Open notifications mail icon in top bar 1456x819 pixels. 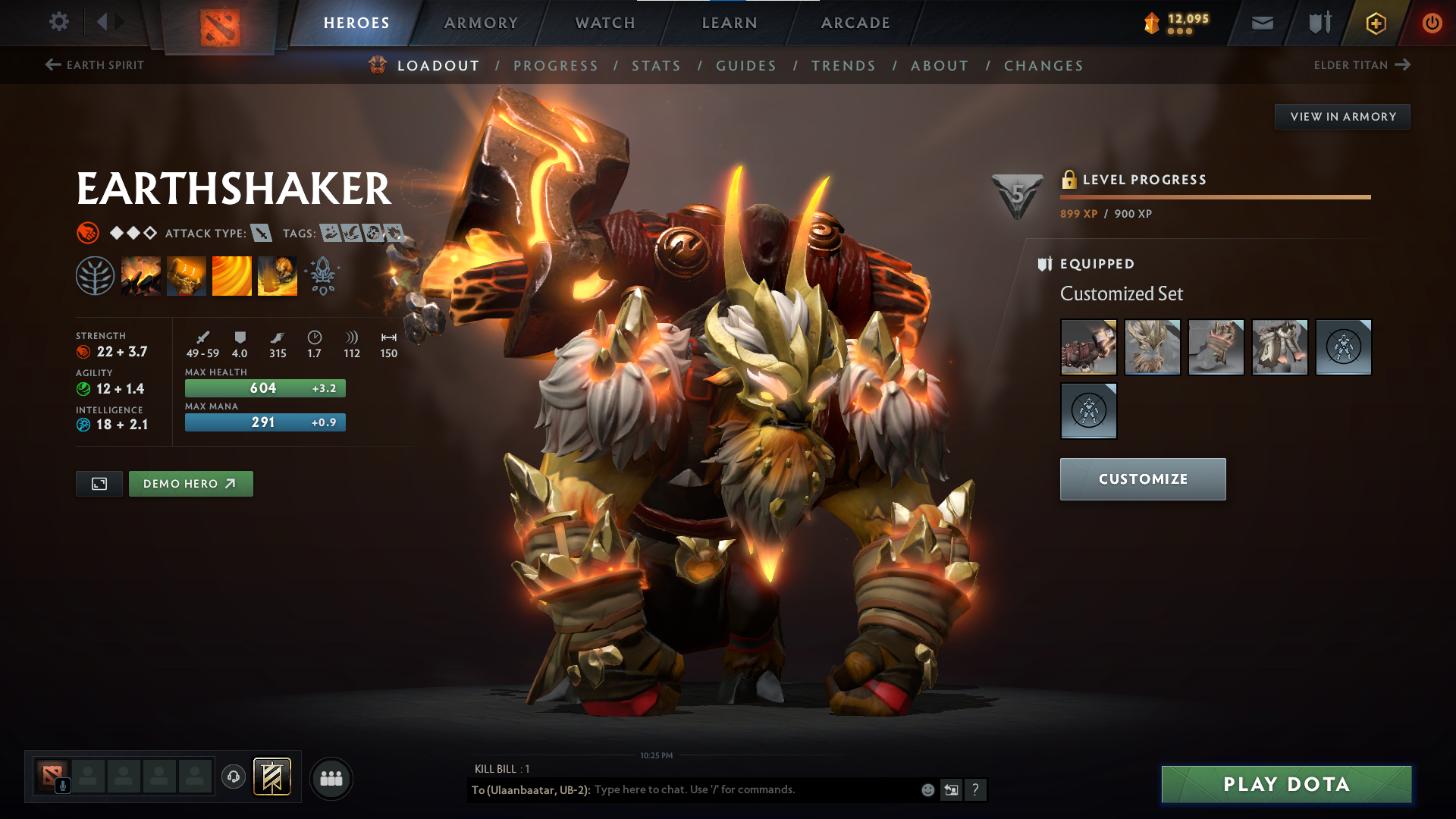[x=1262, y=23]
